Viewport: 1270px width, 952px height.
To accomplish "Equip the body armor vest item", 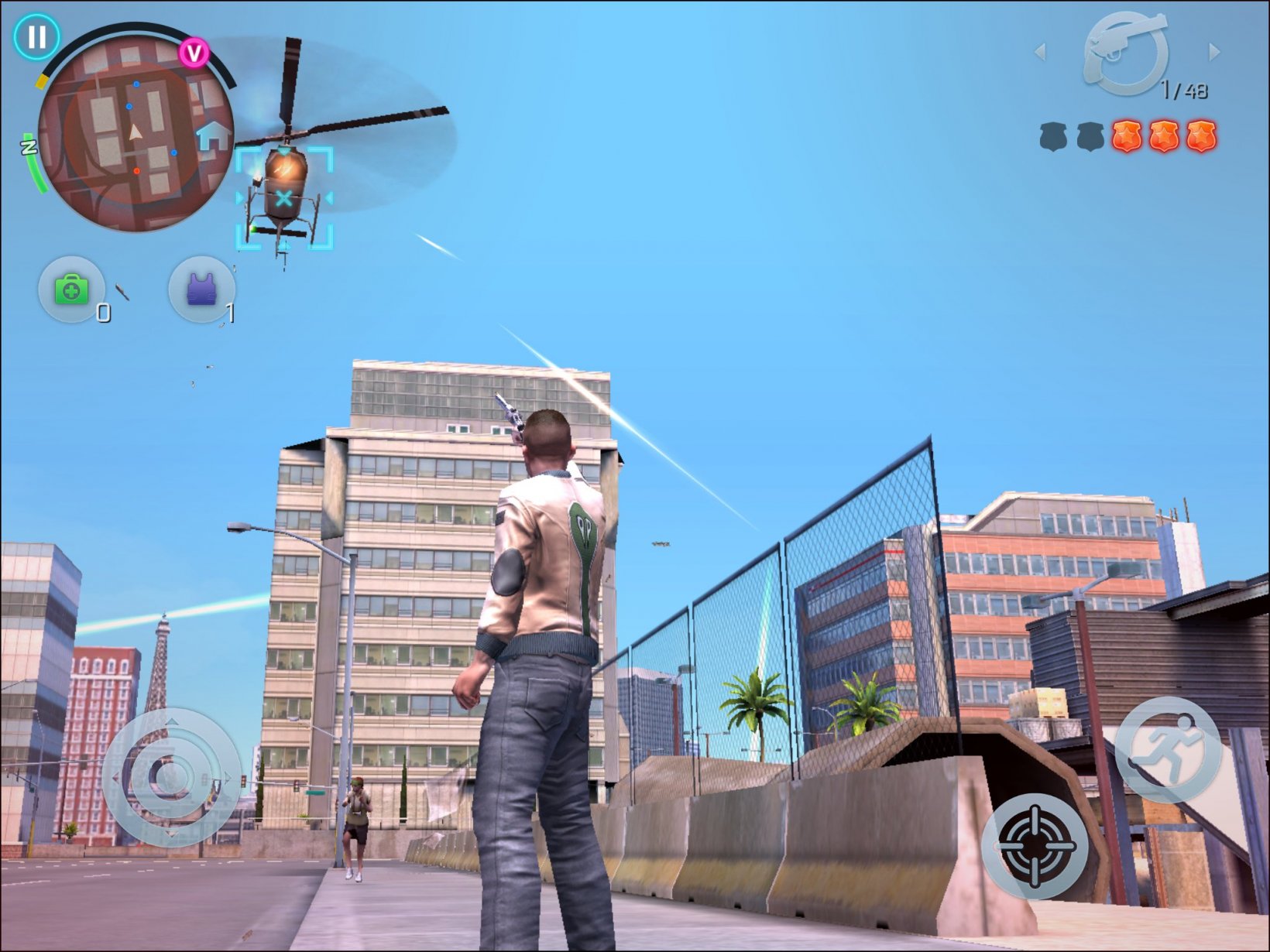I will click(201, 290).
